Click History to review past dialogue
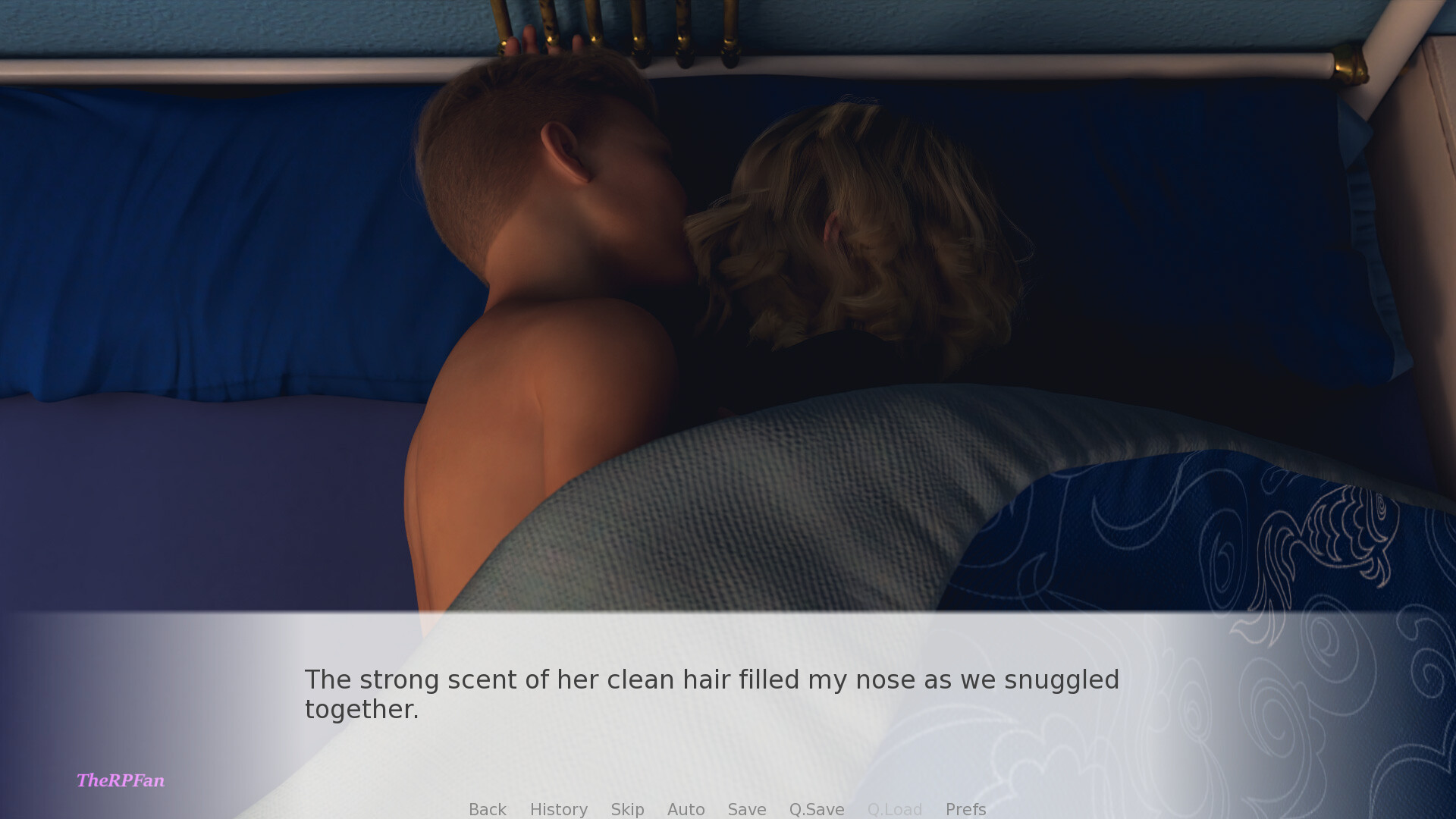The height and width of the screenshot is (819, 1456). coord(558,809)
